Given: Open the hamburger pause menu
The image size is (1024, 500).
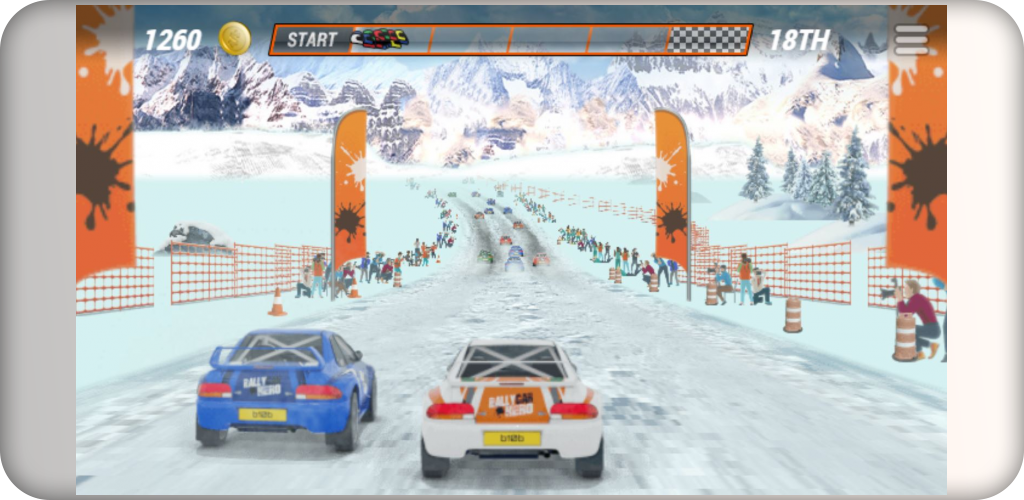Looking at the screenshot, I should [911, 39].
